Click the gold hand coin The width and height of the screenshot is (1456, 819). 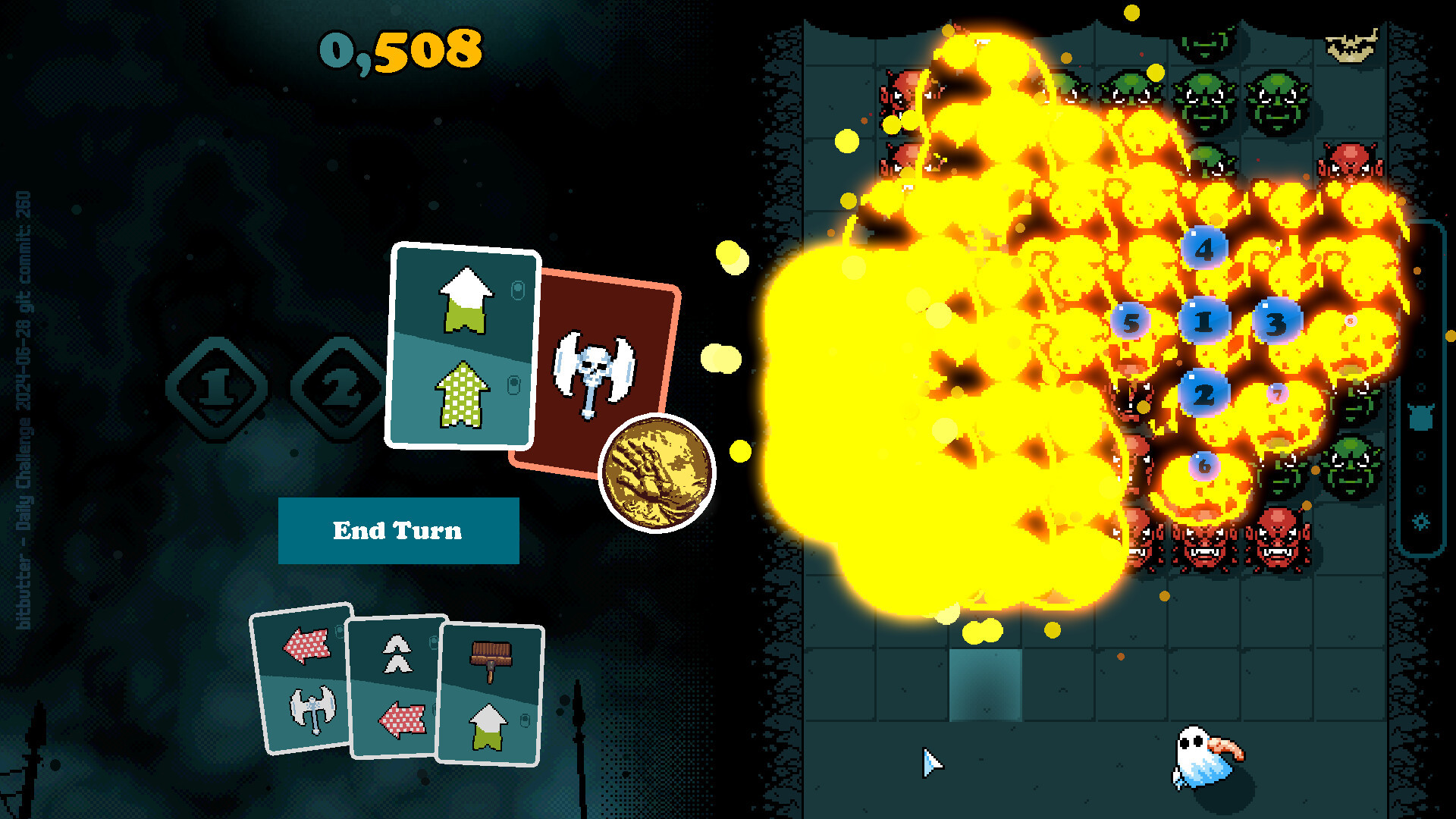tap(657, 473)
